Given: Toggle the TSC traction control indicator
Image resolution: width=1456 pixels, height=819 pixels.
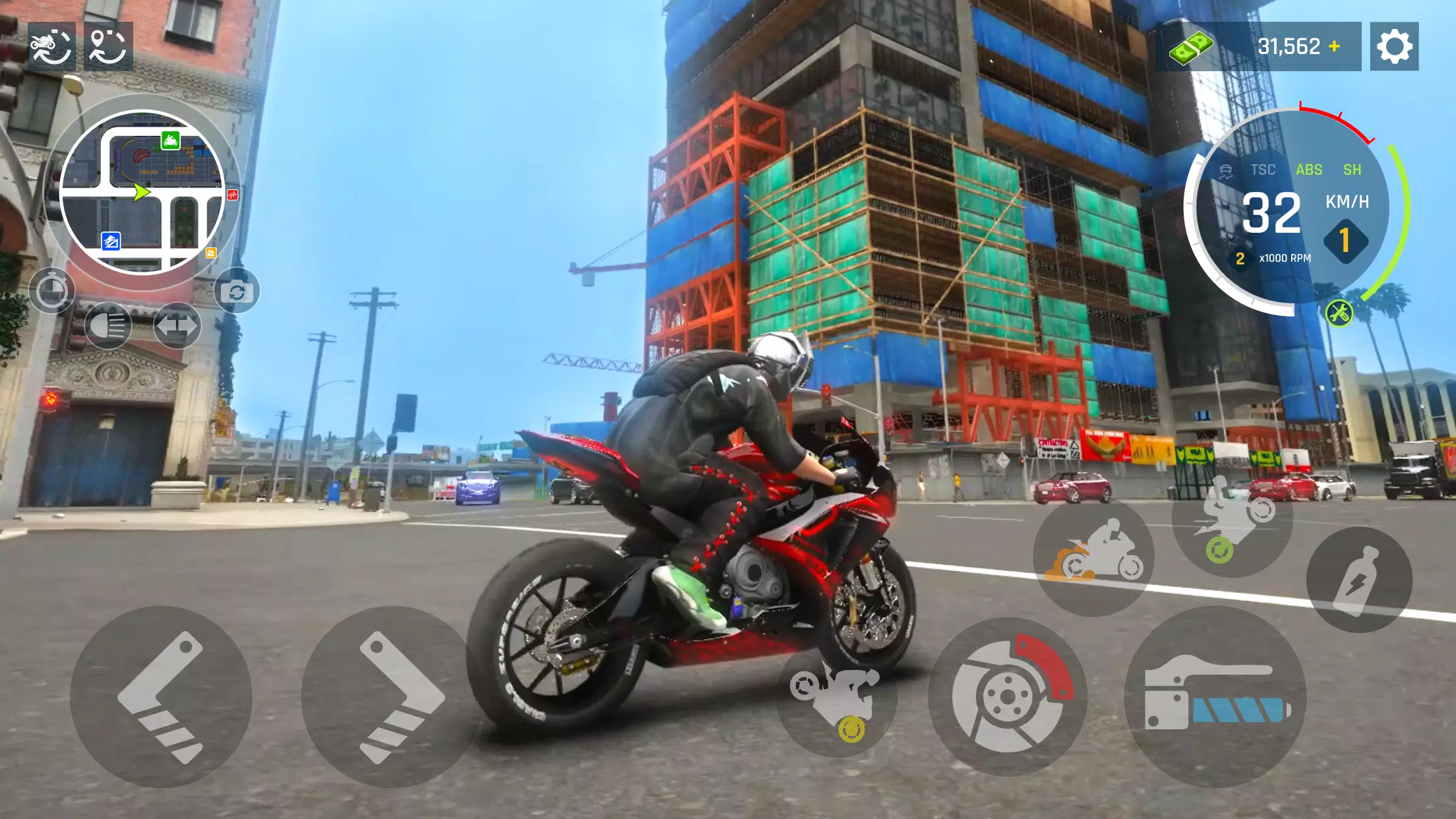Looking at the screenshot, I should pyautogui.click(x=1261, y=170).
